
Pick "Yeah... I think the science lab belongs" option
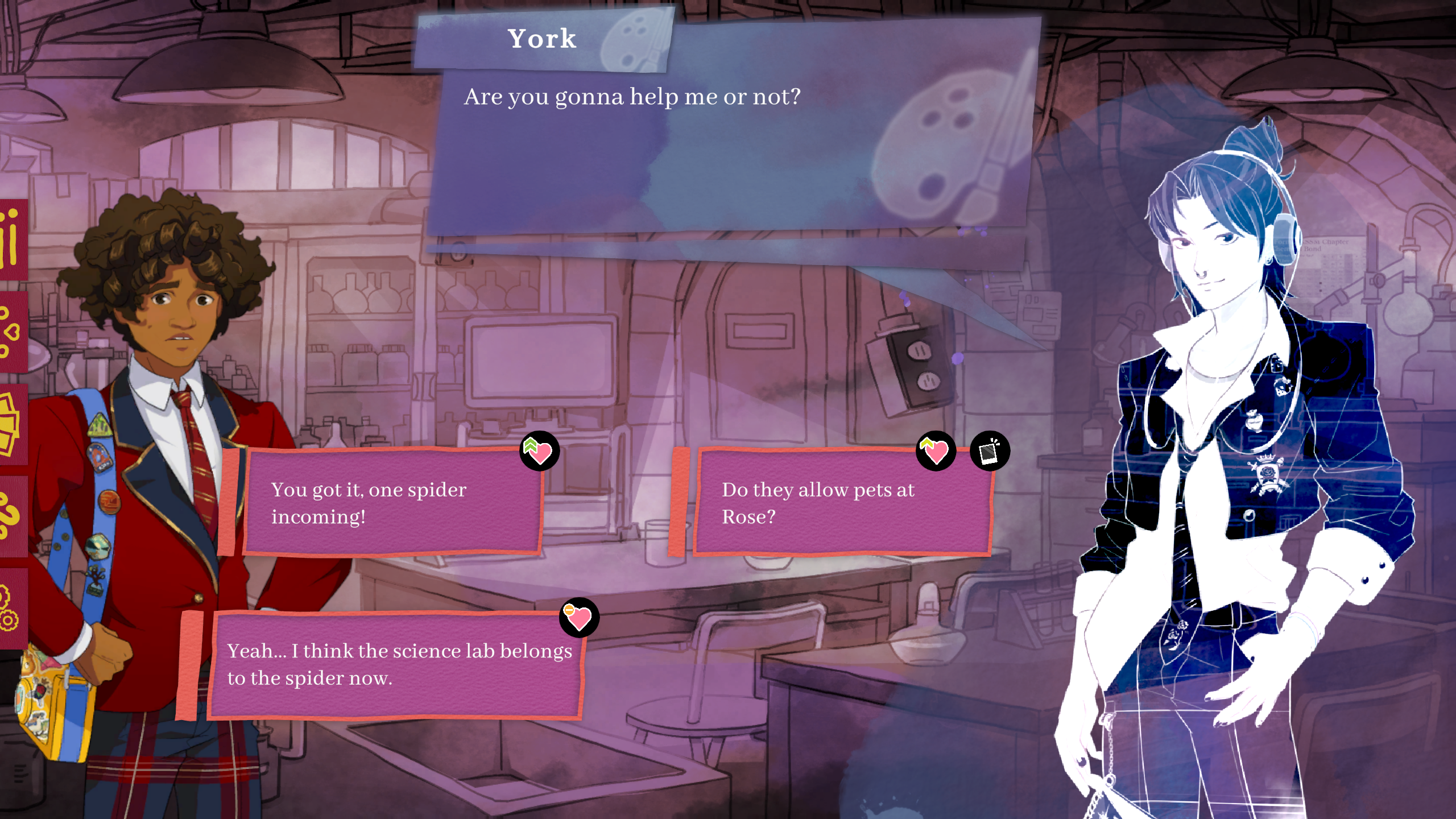[395, 664]
